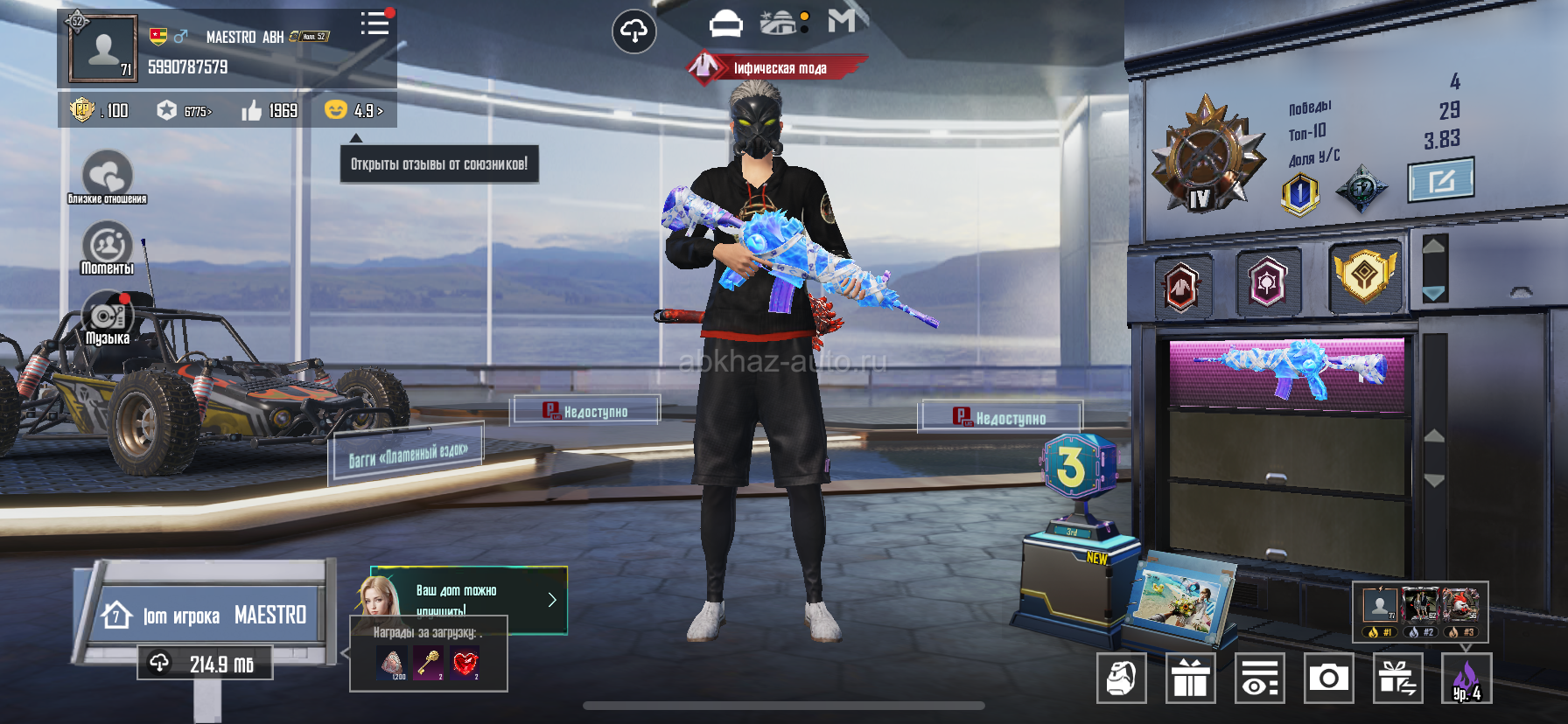The image size is (1568, 724).
Task: Open the «Моменты» section
Action: (107, 247)
